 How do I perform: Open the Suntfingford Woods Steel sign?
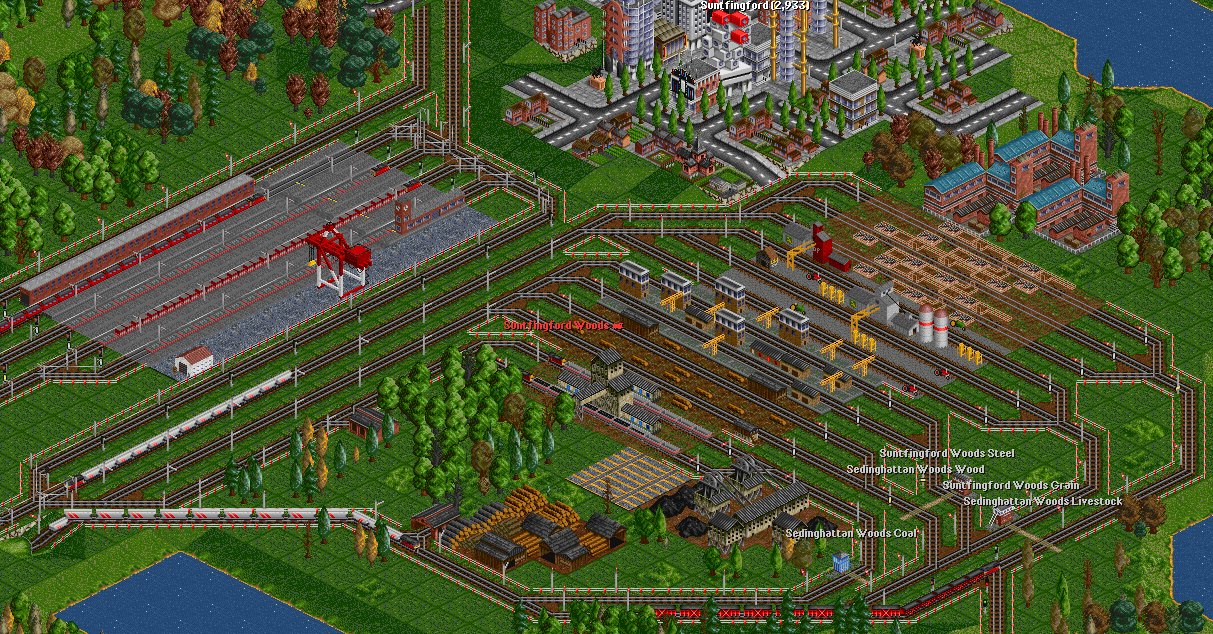[x=947, y=454]
